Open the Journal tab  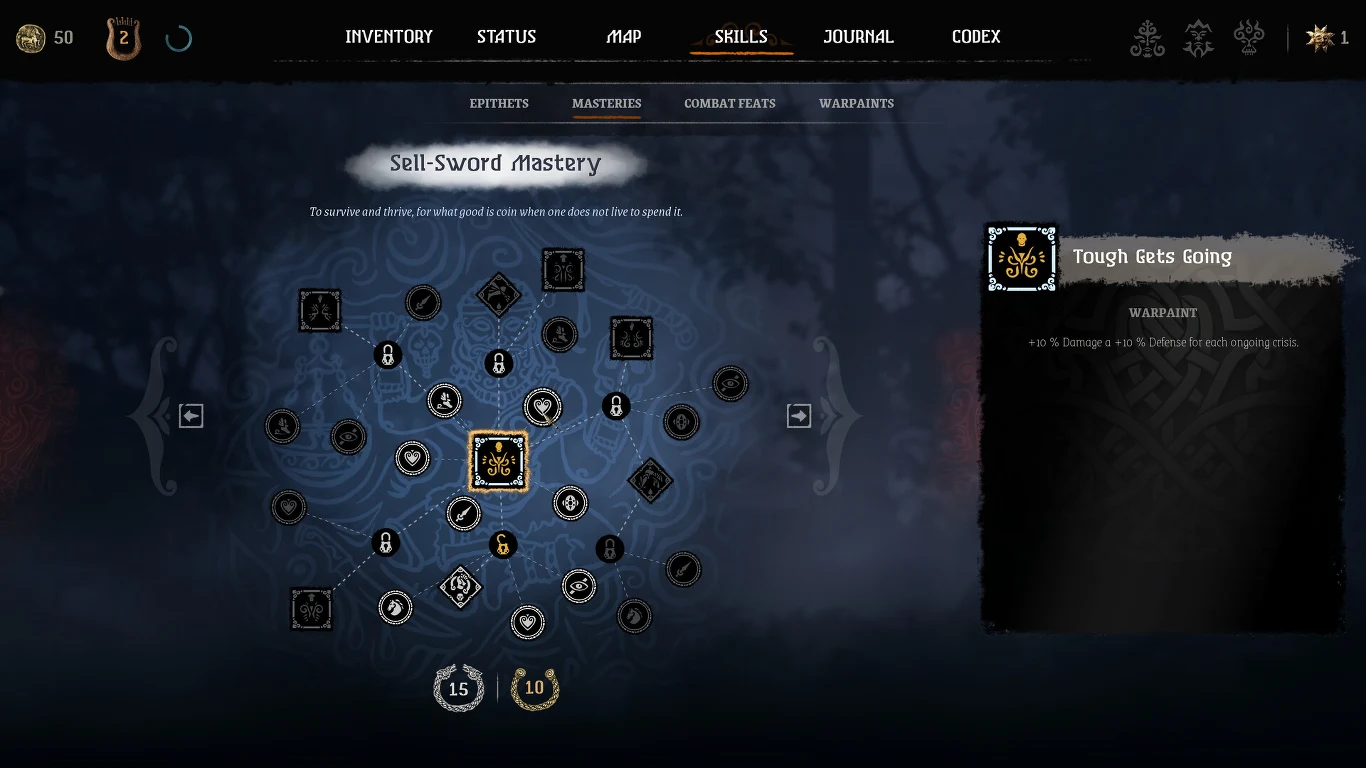pyautogui.click(x=858, y=37)
